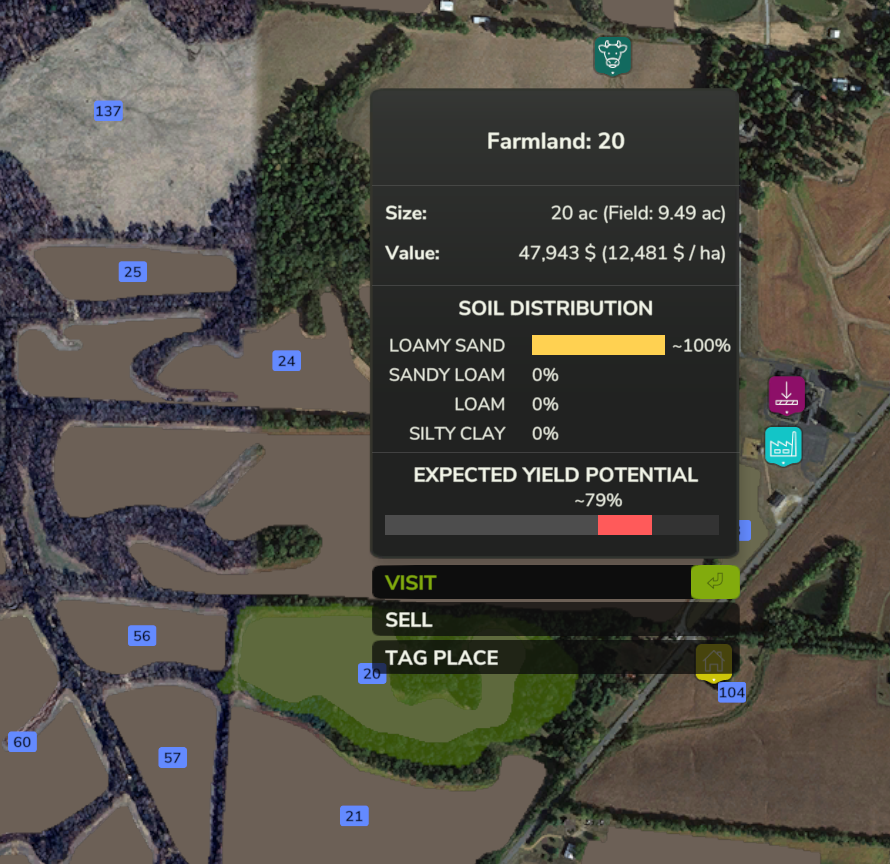Select the field 25 label on the map
The width and height of the screenshot is (890, 864).
pyautogui.click(x=133, y=271)
